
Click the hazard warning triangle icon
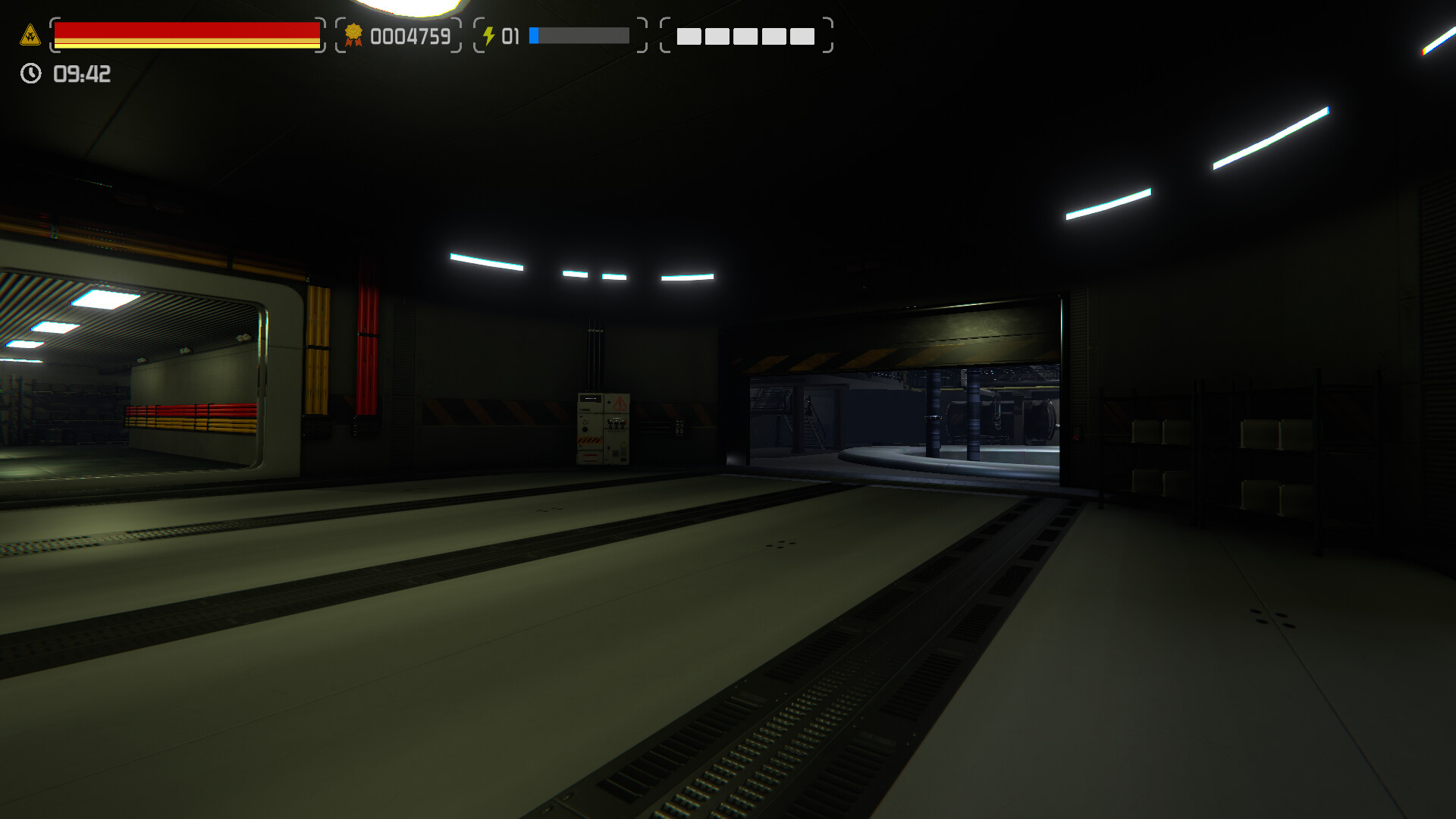pos(30,34)
